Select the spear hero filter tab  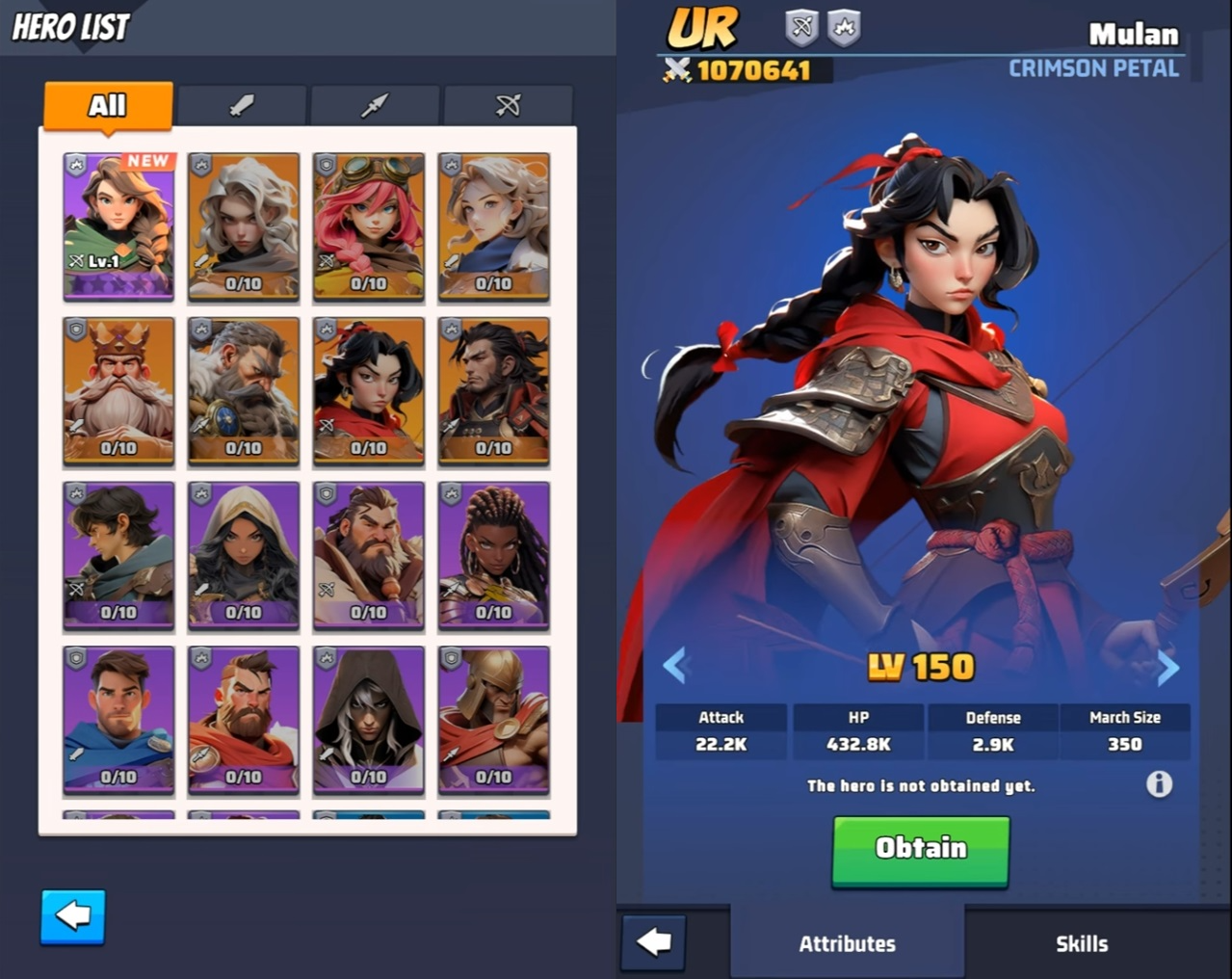pyautogui.click(x=375, y=105)
